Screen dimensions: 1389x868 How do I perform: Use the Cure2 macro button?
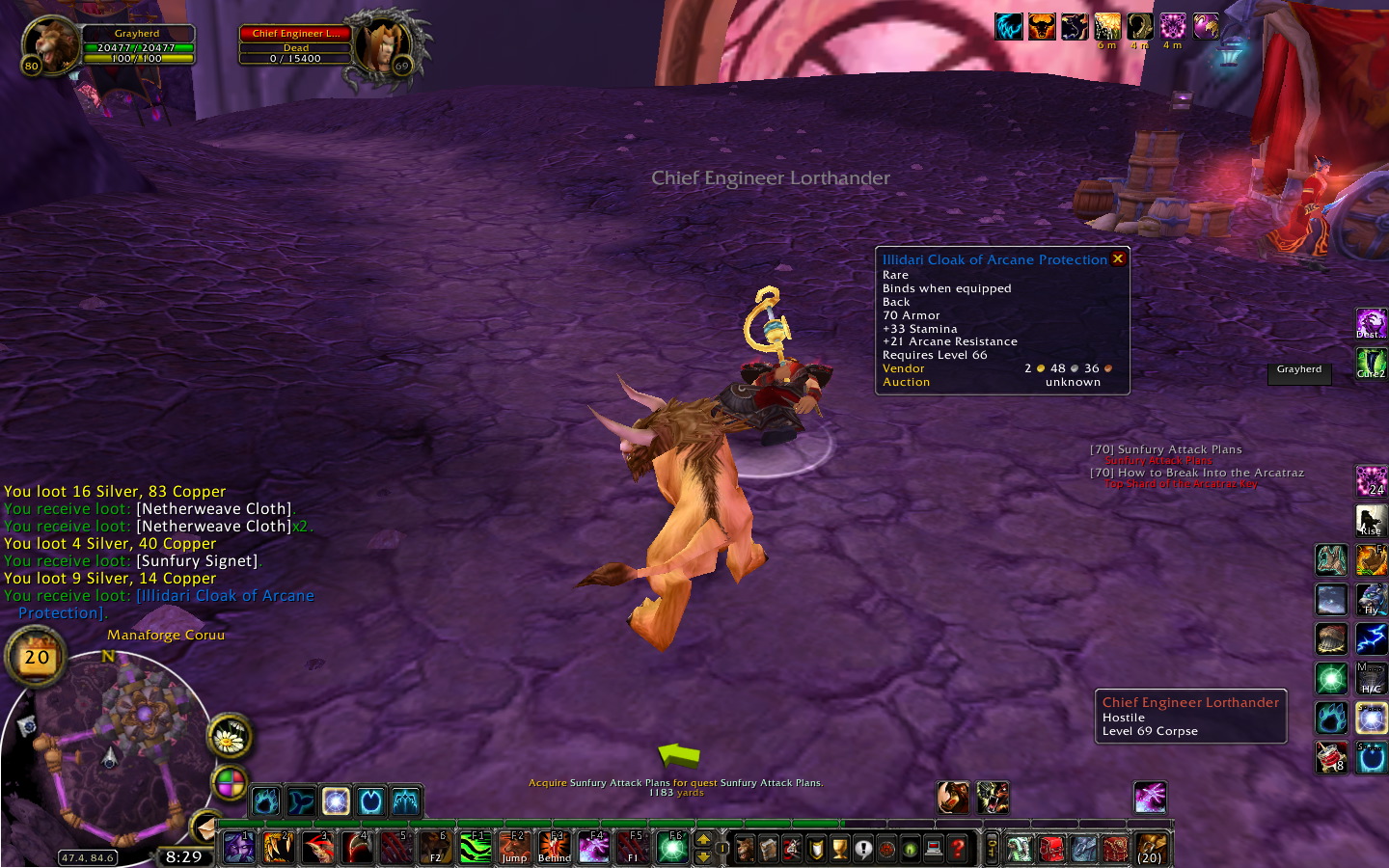(x=1371, y=364)
